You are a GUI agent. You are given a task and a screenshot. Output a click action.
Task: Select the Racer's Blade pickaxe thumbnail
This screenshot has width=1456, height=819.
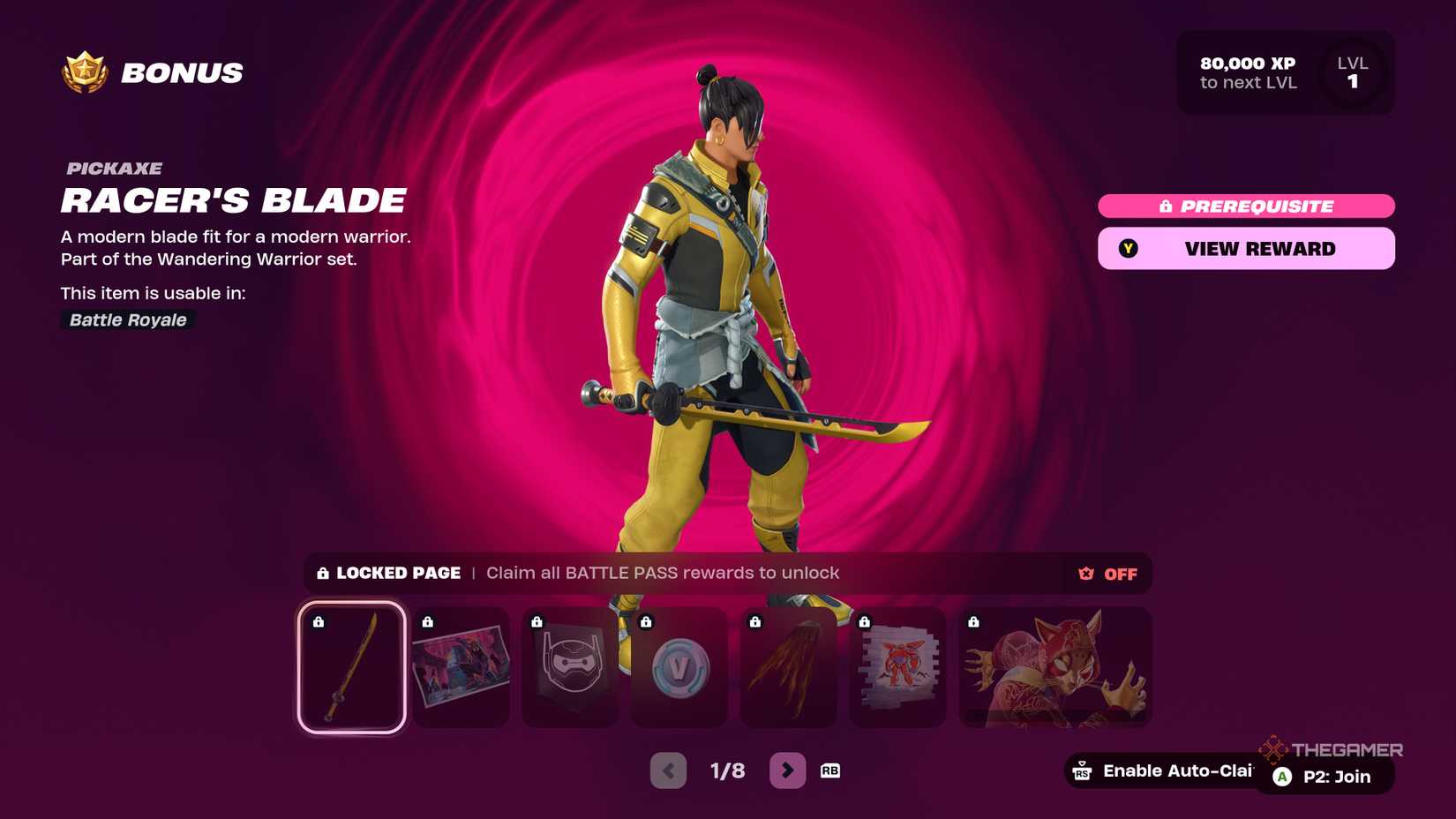[351, 668]
